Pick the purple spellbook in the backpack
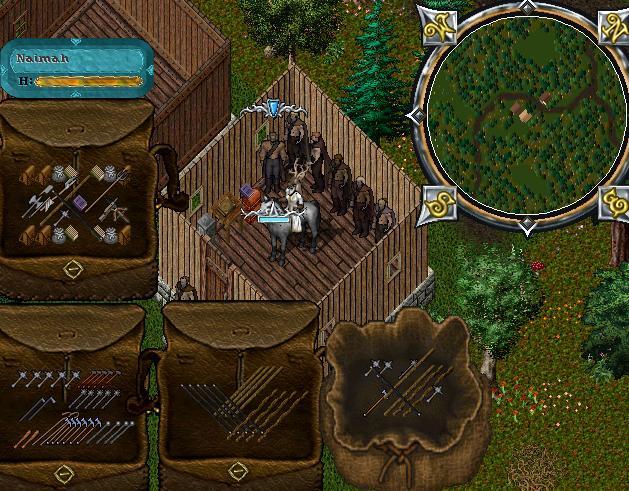 pyautogui.click(x=78, y=205)
